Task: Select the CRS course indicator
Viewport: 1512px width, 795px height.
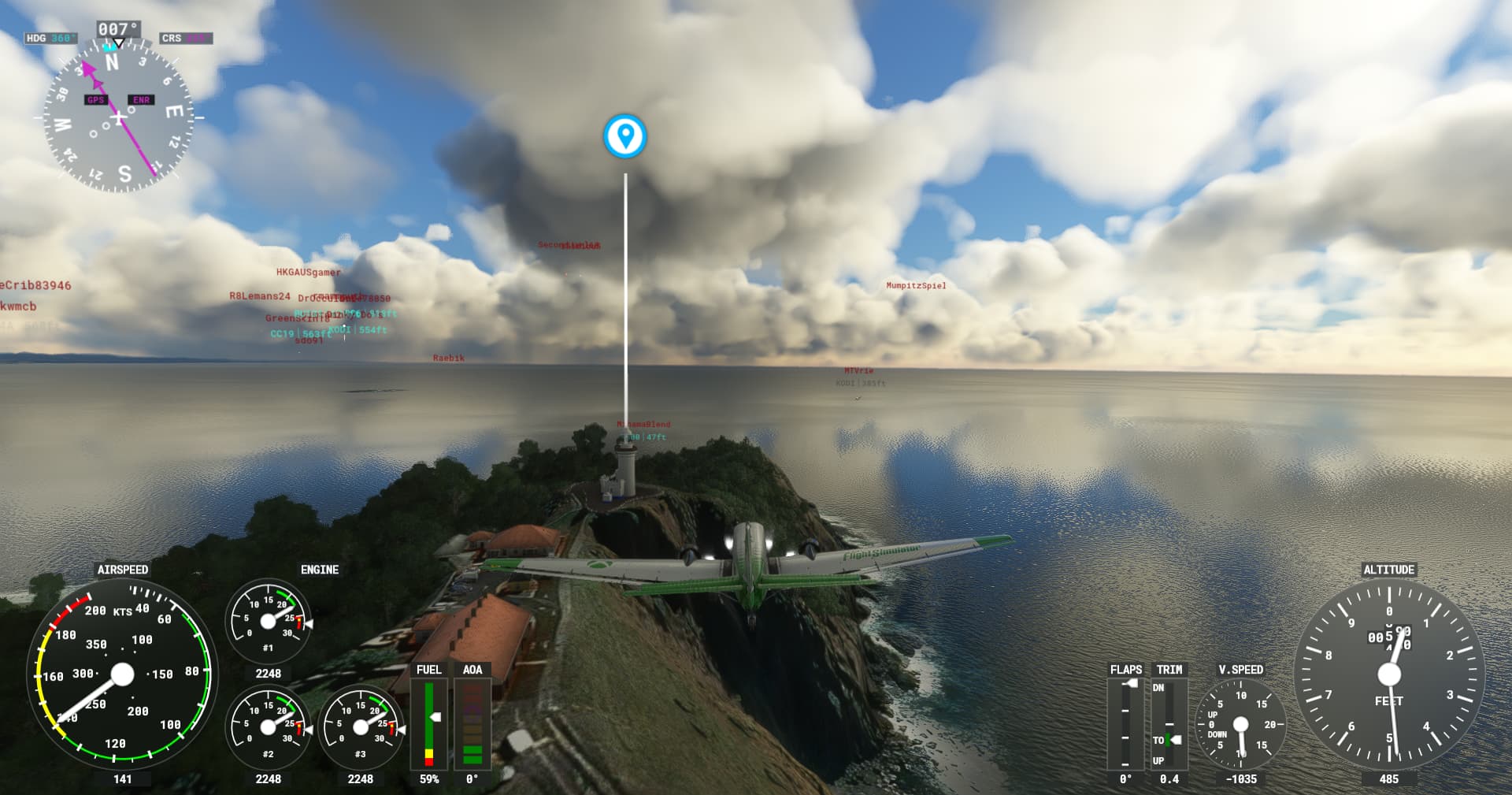Action: coord(188,37)
